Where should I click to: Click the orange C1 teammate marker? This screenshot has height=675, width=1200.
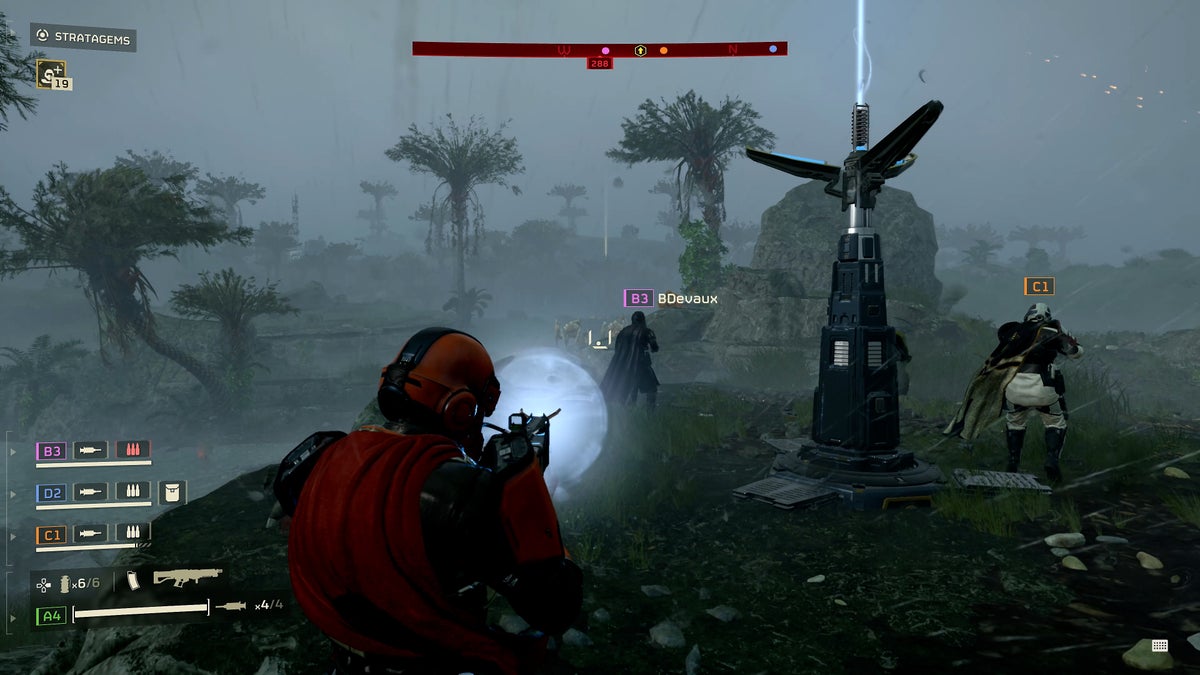click(x=1039, y=287)
